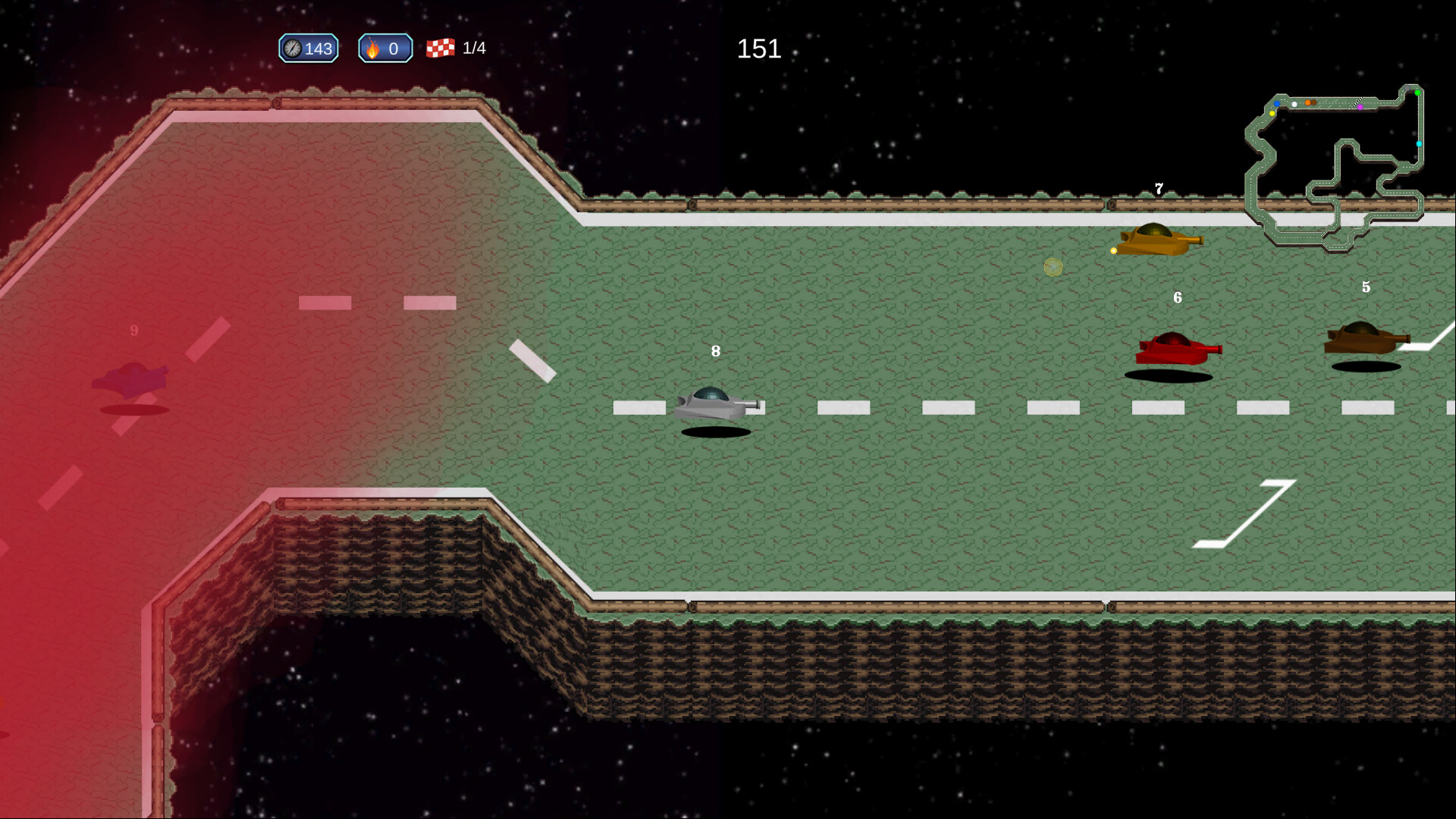Click the yellow coin pickup on track
Image resolution: width=1456 pixels, height=819 pixels.
[x=1053, y=267]
